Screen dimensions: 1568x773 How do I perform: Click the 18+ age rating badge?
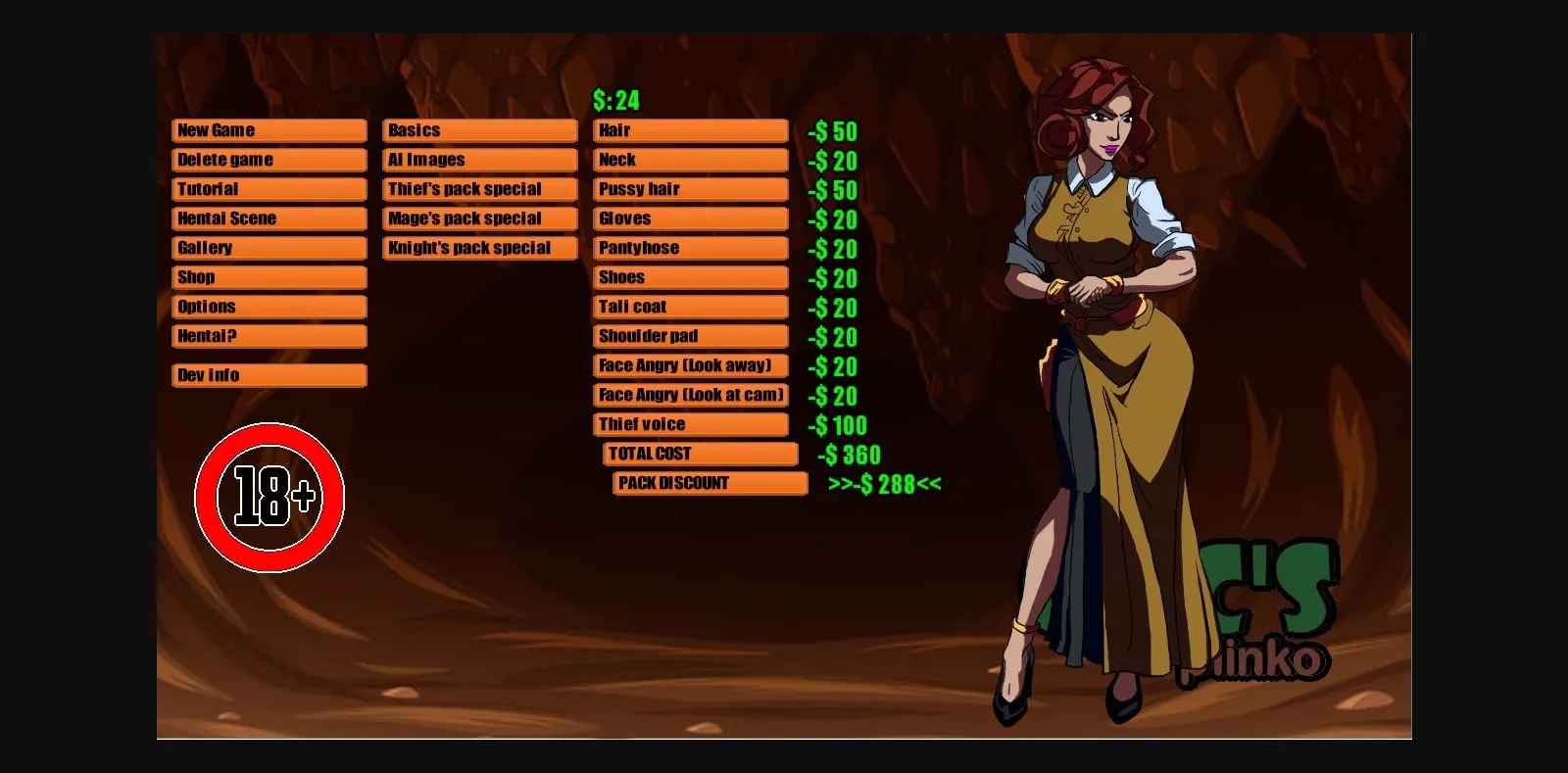pos(269,498)
